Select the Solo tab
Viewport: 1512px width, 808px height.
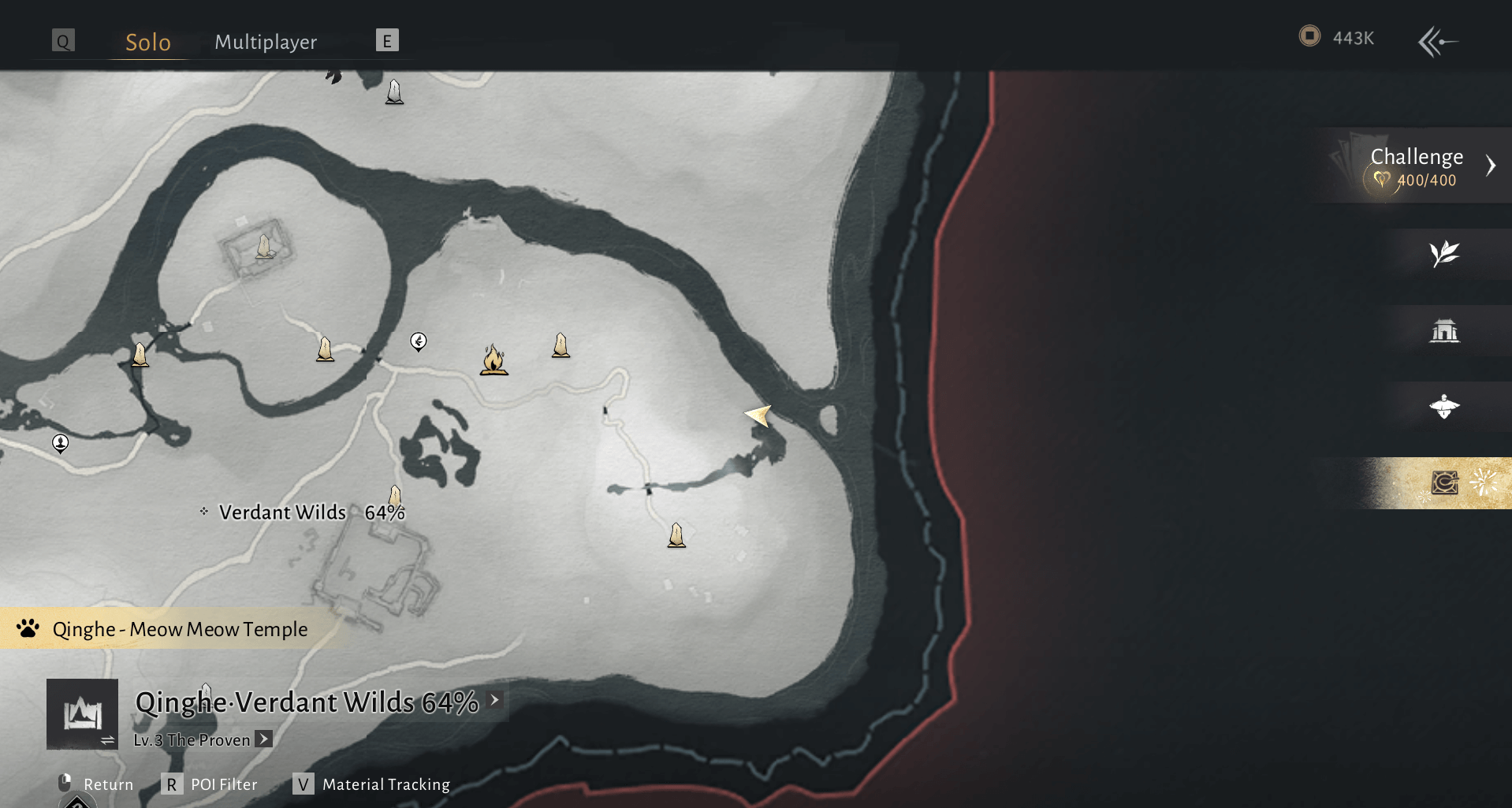point(148,42)
